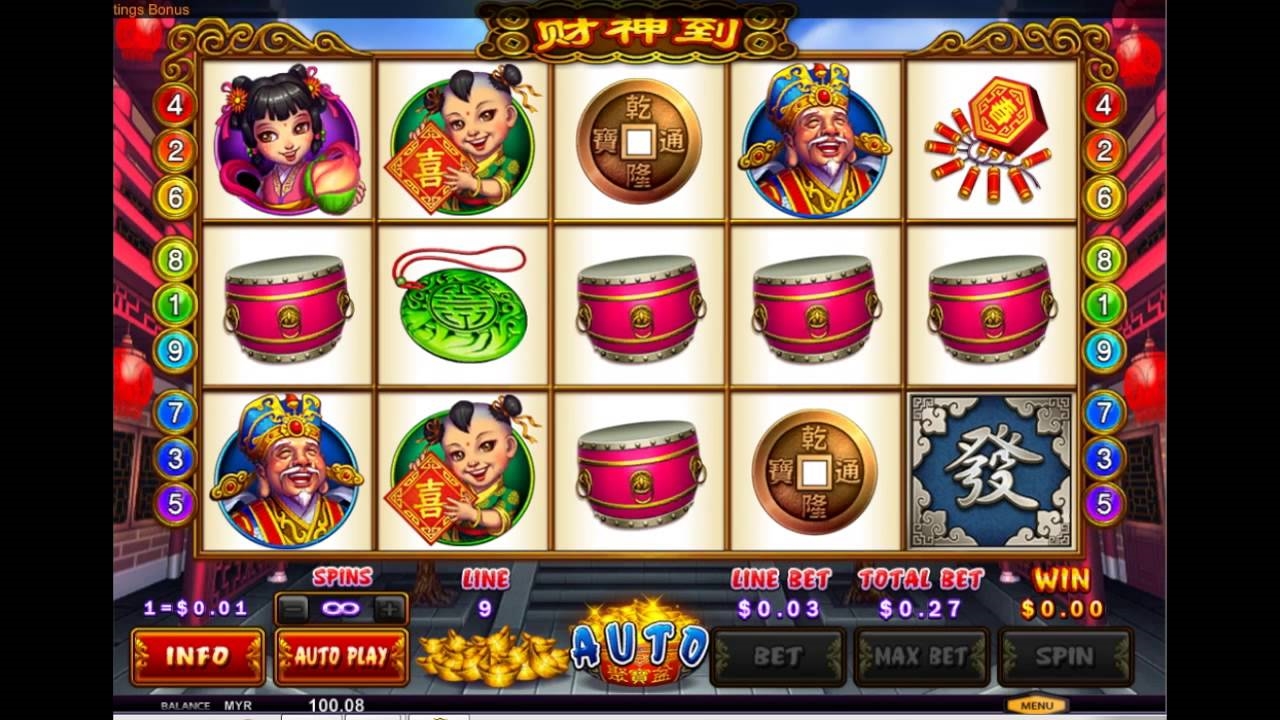Open the INFO paytable
Screen dimensions: 1280x720
point(197,657)
